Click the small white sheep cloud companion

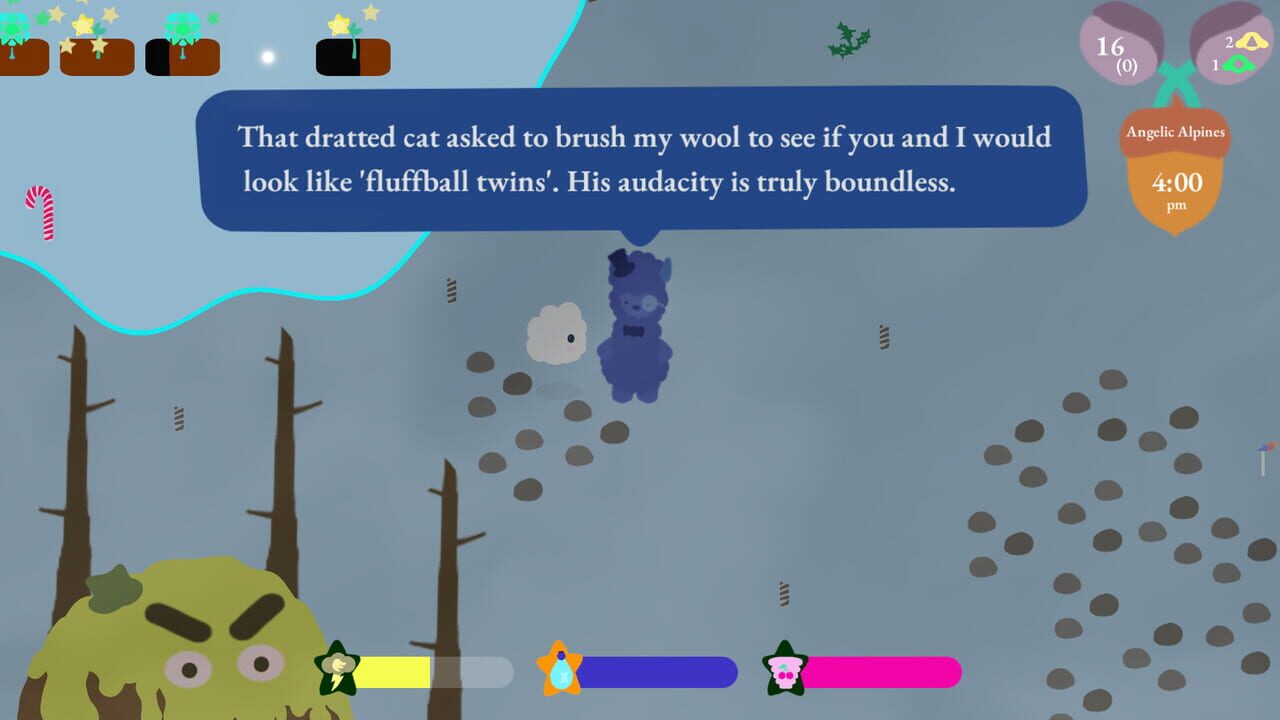pyautogui.click(x=556, y=333)
